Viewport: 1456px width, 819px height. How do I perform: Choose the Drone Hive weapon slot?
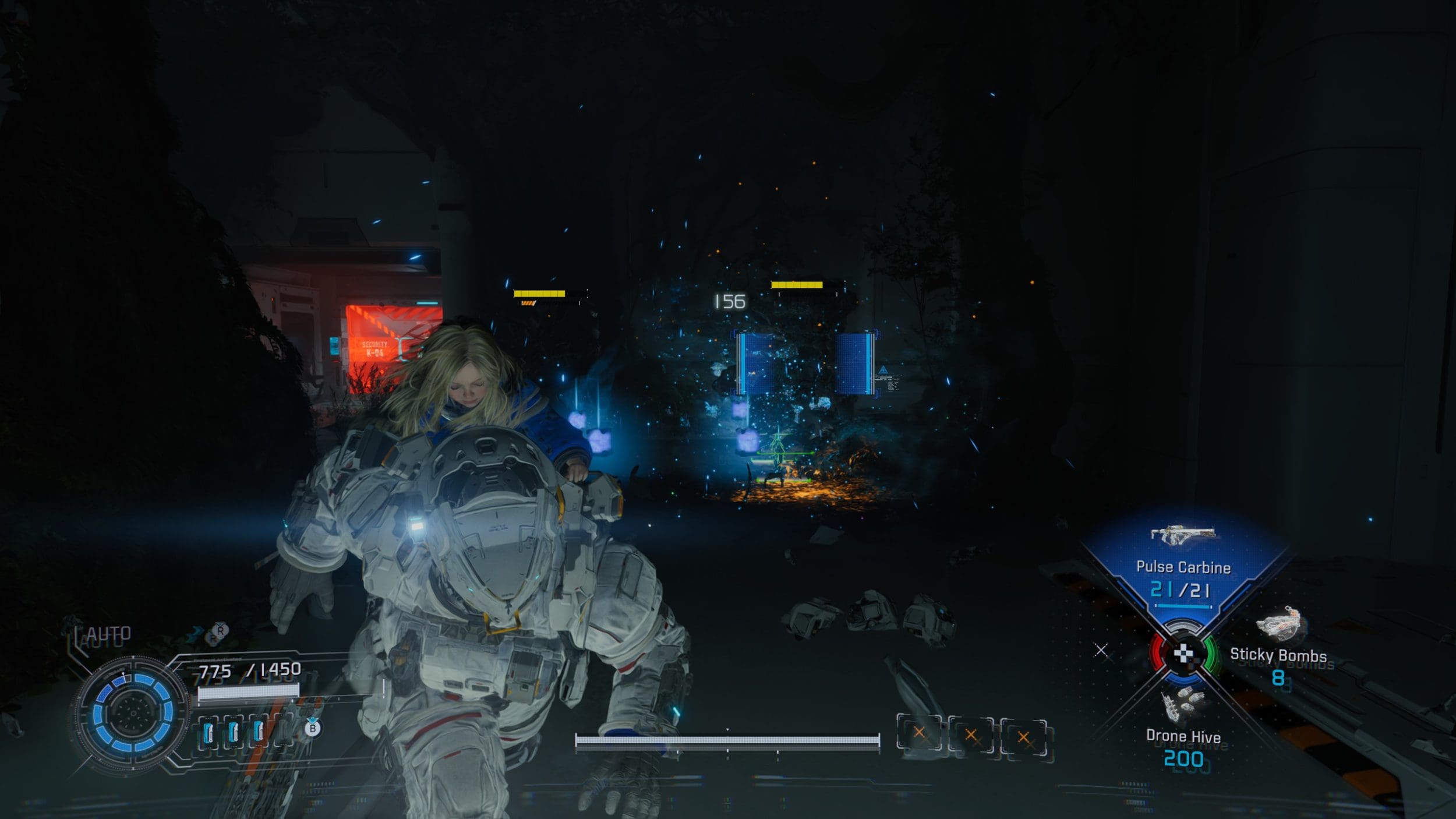[1183, 735]
